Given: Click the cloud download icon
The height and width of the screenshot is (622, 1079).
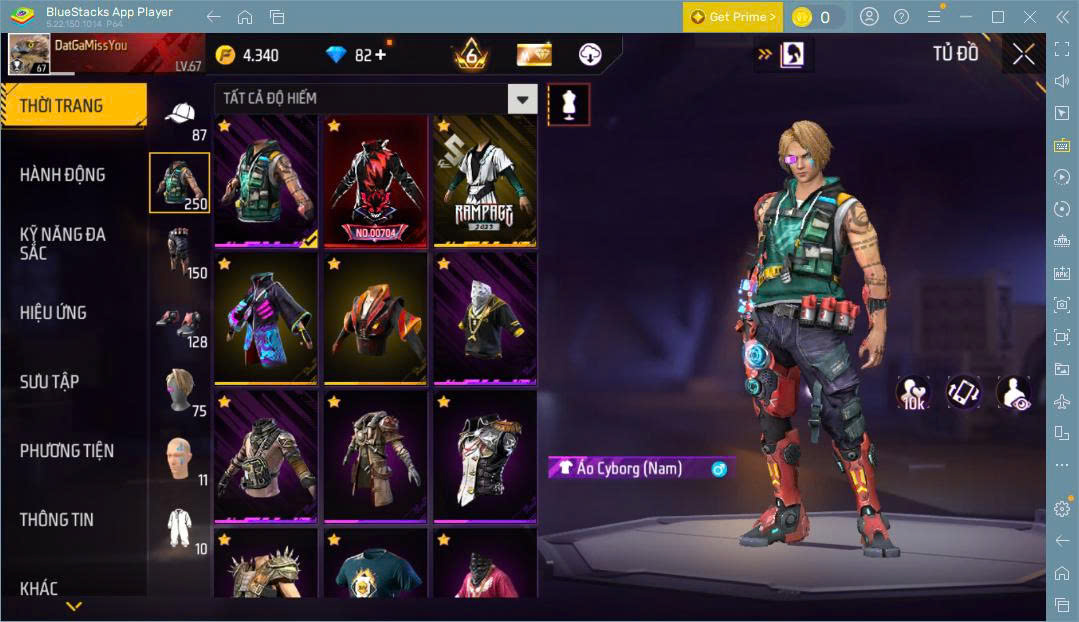Looking at the screenshot, I should [x=590, y=54].
